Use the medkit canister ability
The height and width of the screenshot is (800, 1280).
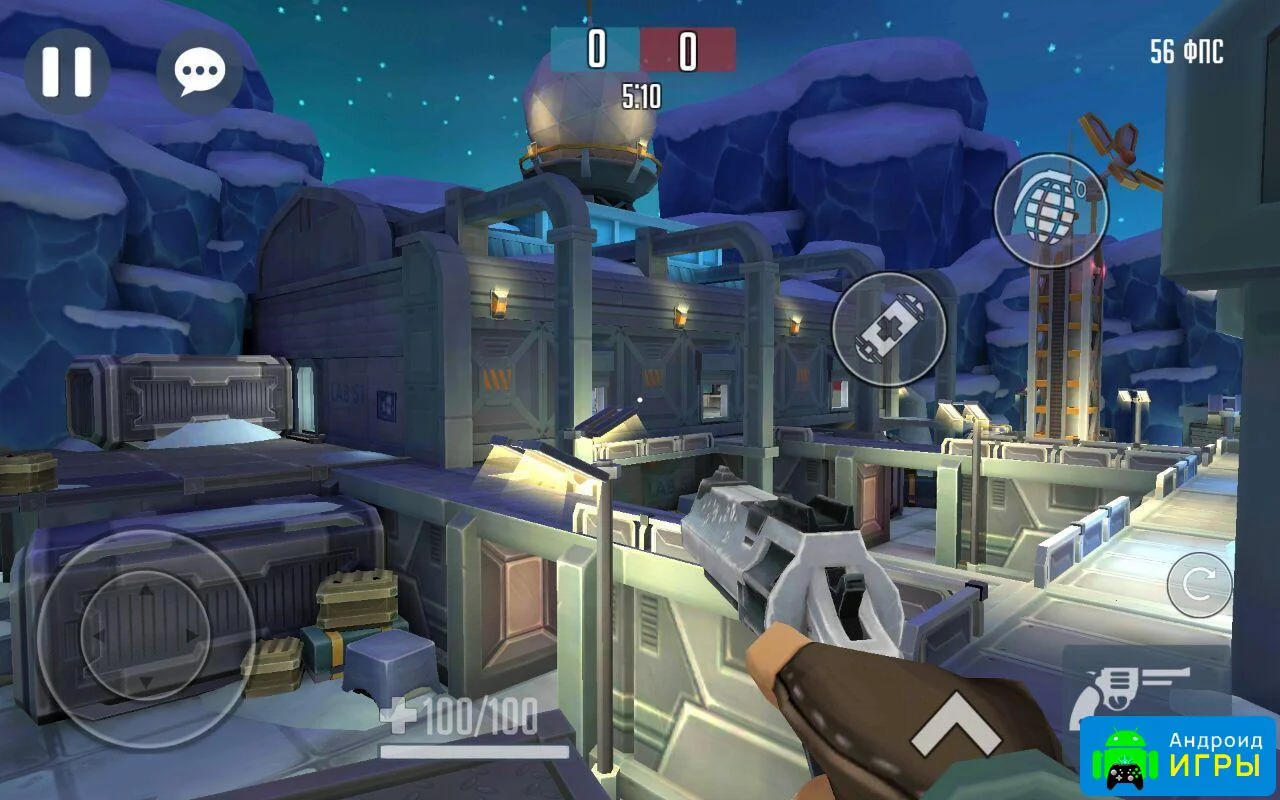(889, 329)
